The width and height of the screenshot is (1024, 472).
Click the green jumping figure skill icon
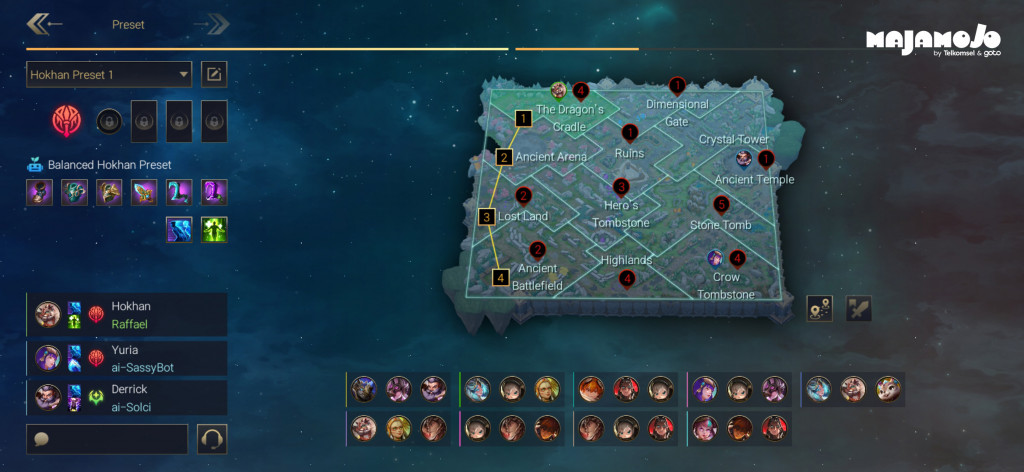tap(214, 230)
